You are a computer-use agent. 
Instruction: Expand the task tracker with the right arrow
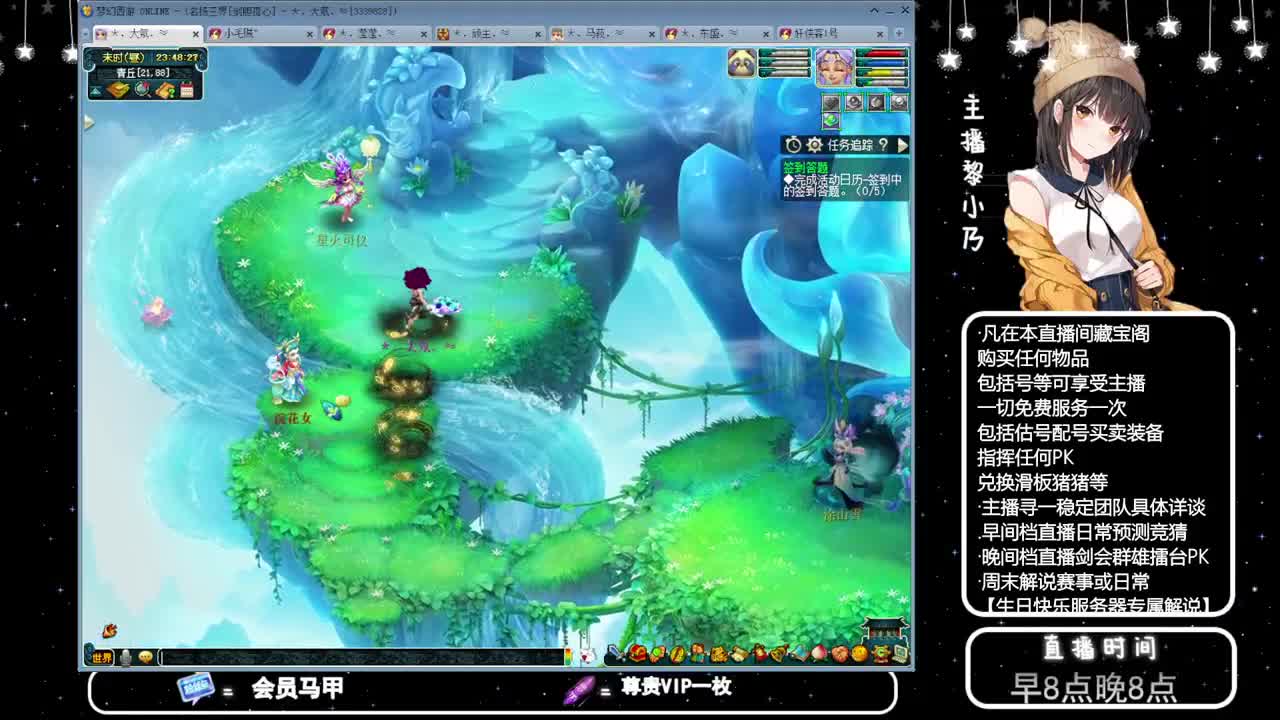[903, 147]
